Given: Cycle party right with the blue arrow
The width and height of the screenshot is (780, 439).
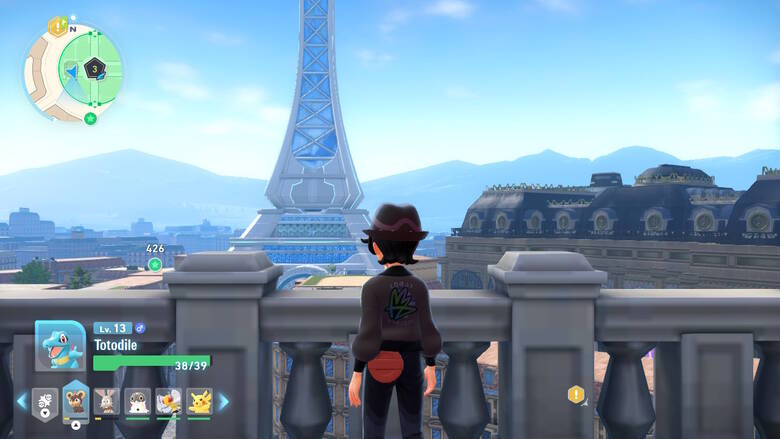Looking at the screenshot, I should tap(224, 401).
